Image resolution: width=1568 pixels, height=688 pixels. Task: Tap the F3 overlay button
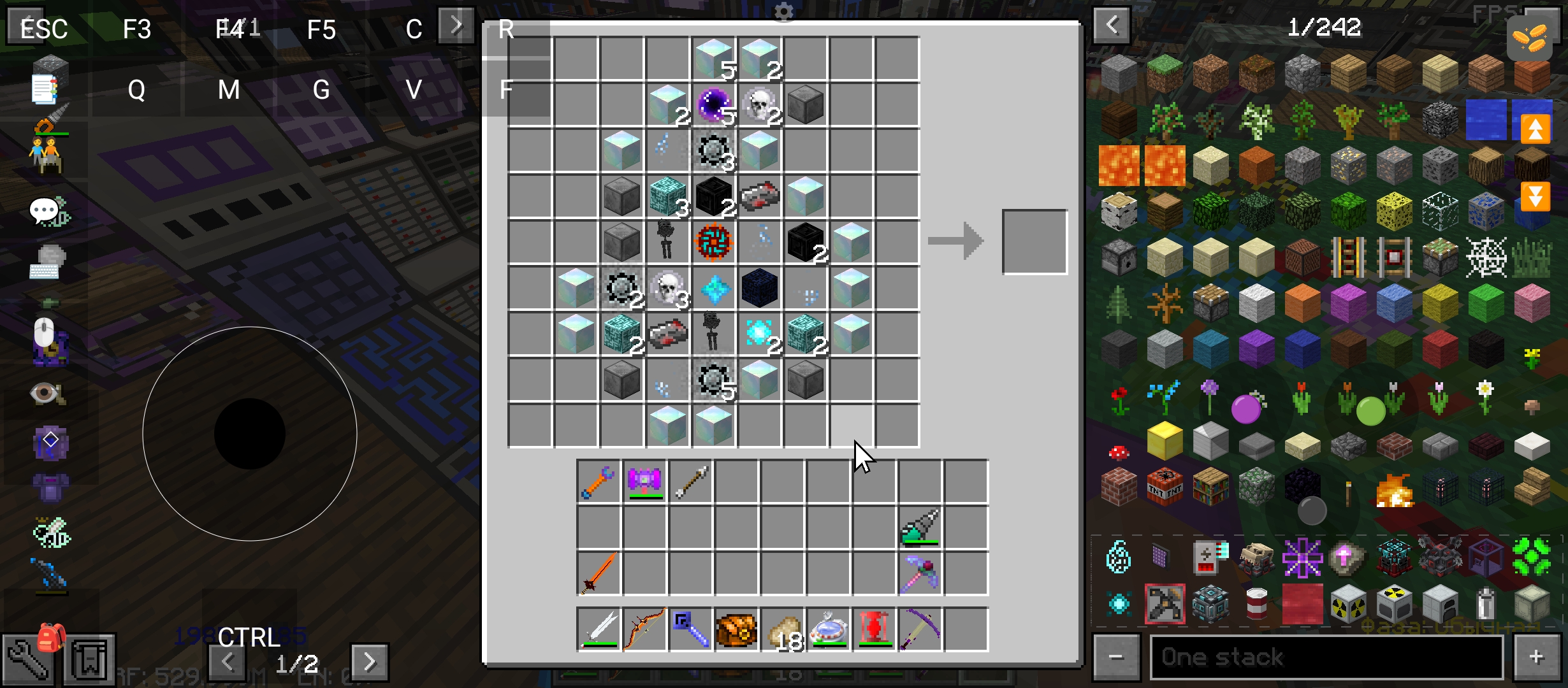[136, 29]
